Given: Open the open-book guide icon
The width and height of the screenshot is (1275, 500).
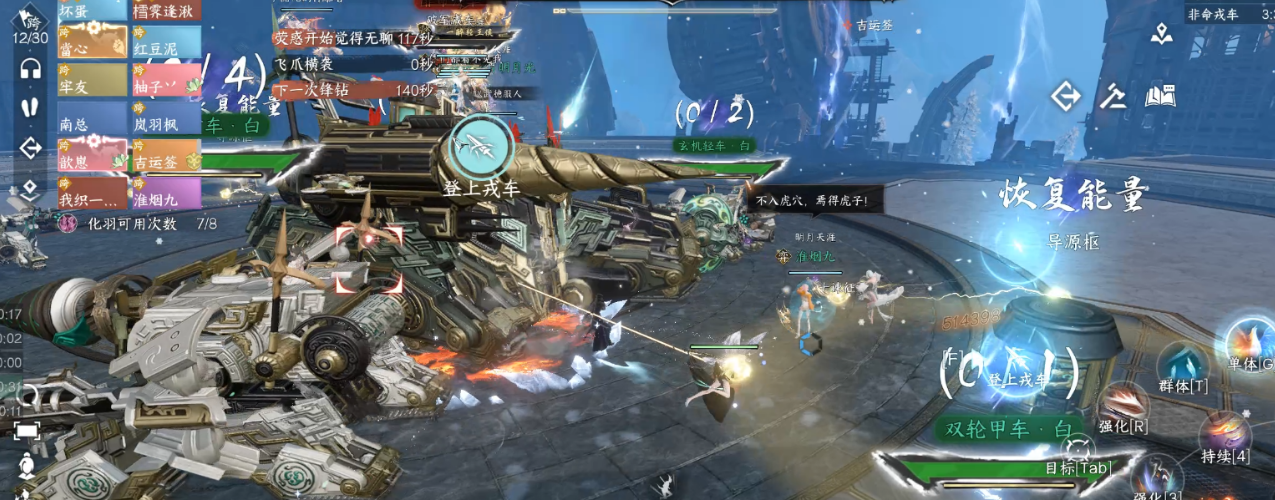Looking at the screenshot, I should click(x=1160, y=96).
